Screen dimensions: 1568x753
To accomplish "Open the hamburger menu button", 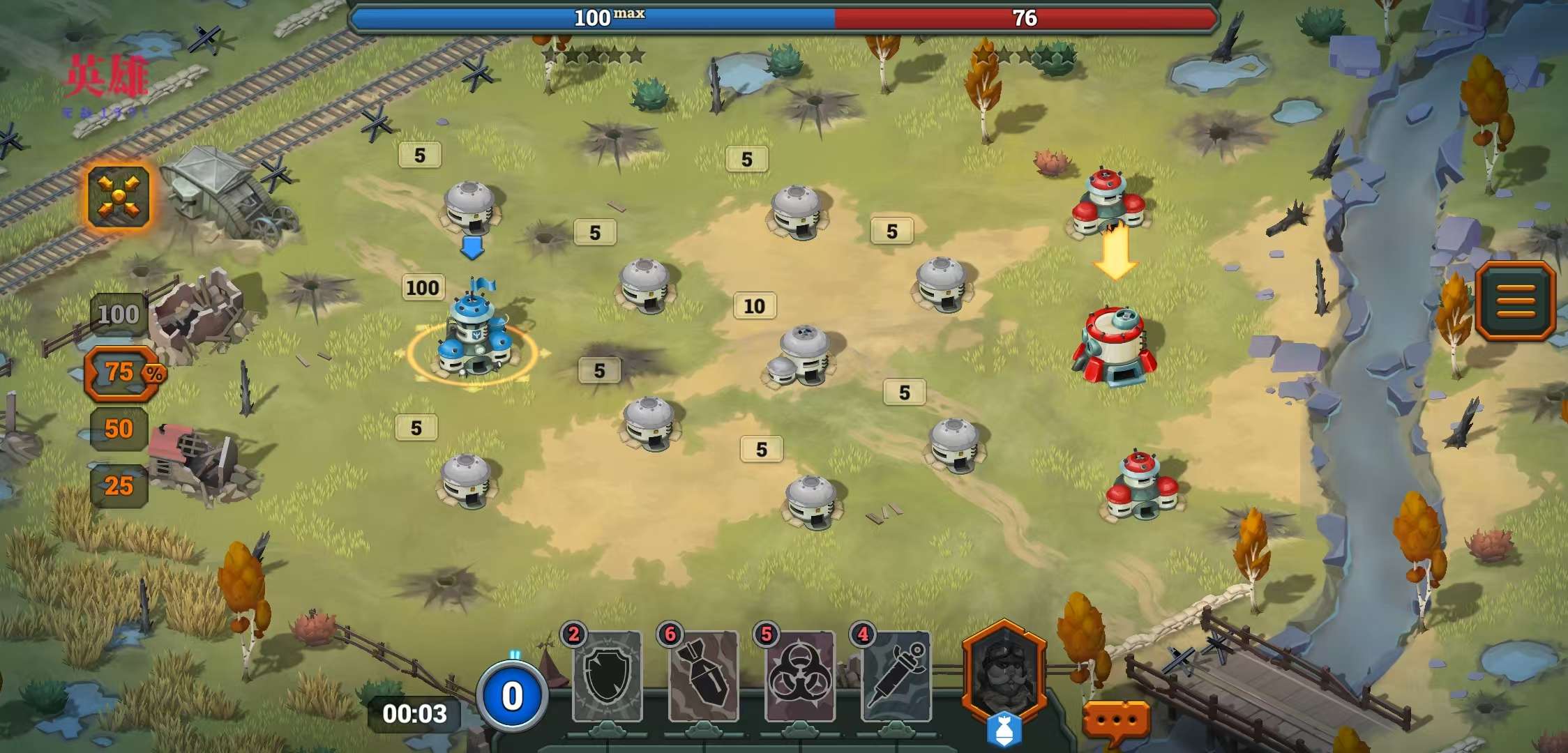I will (1515, 301).
